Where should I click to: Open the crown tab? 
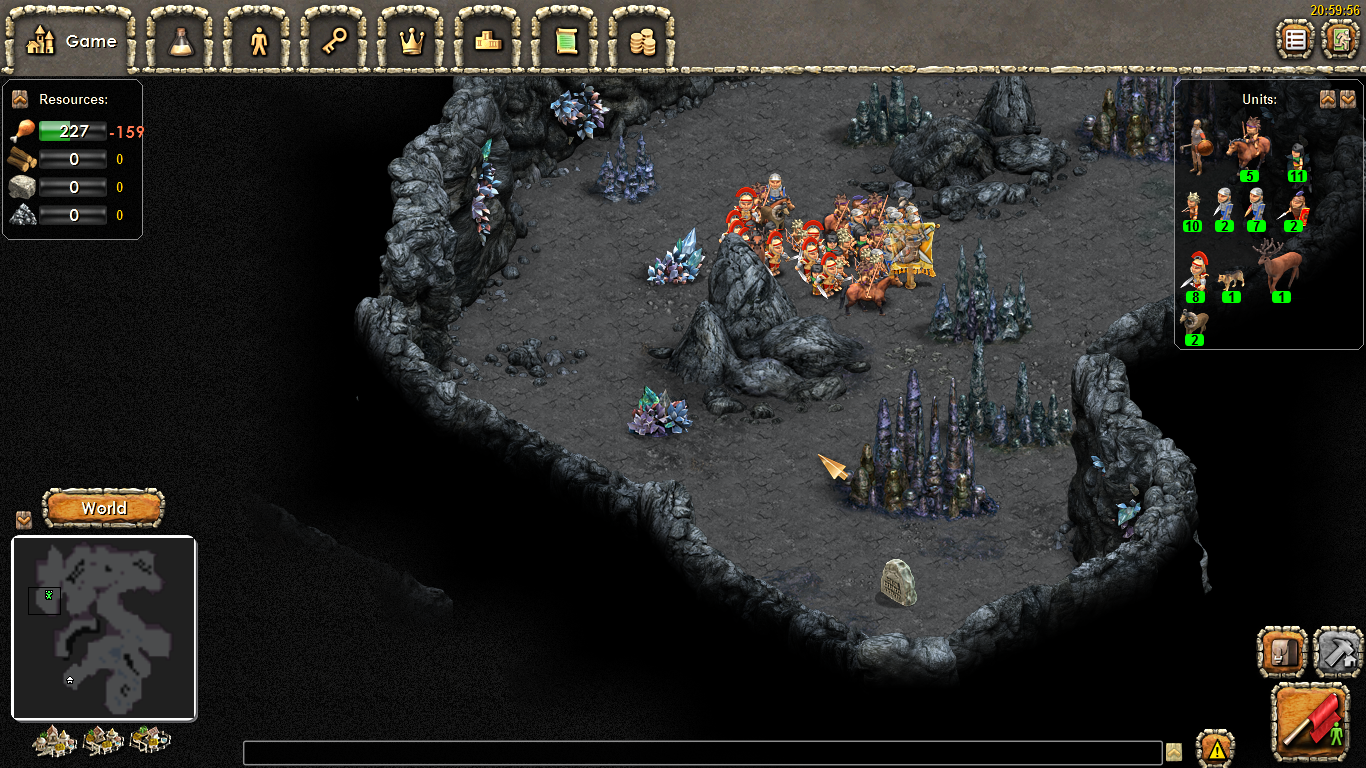pos(412,41)
